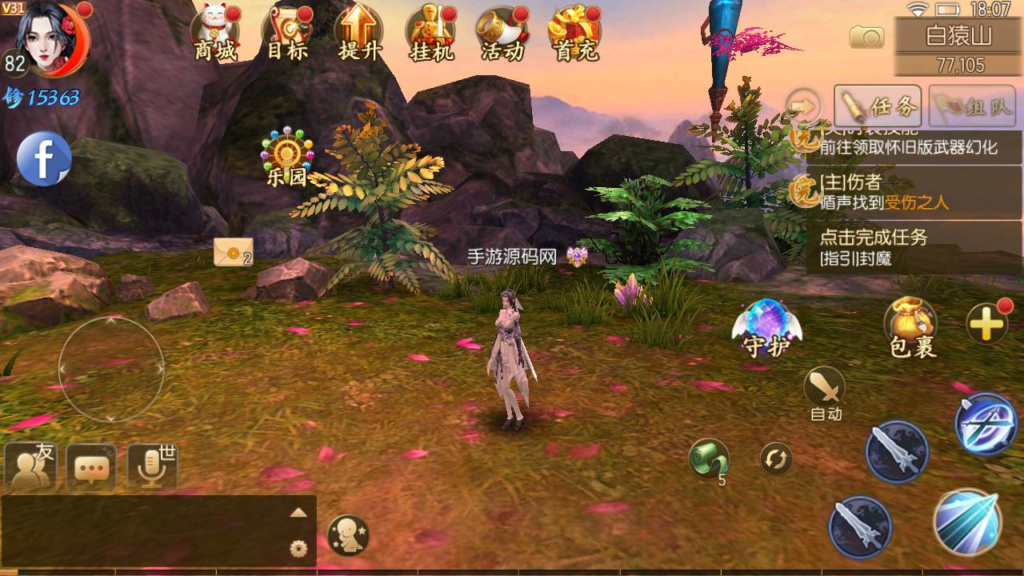Toggle 自动 auto-combat button
The image size is (1024, 576).
pos(825,392)
